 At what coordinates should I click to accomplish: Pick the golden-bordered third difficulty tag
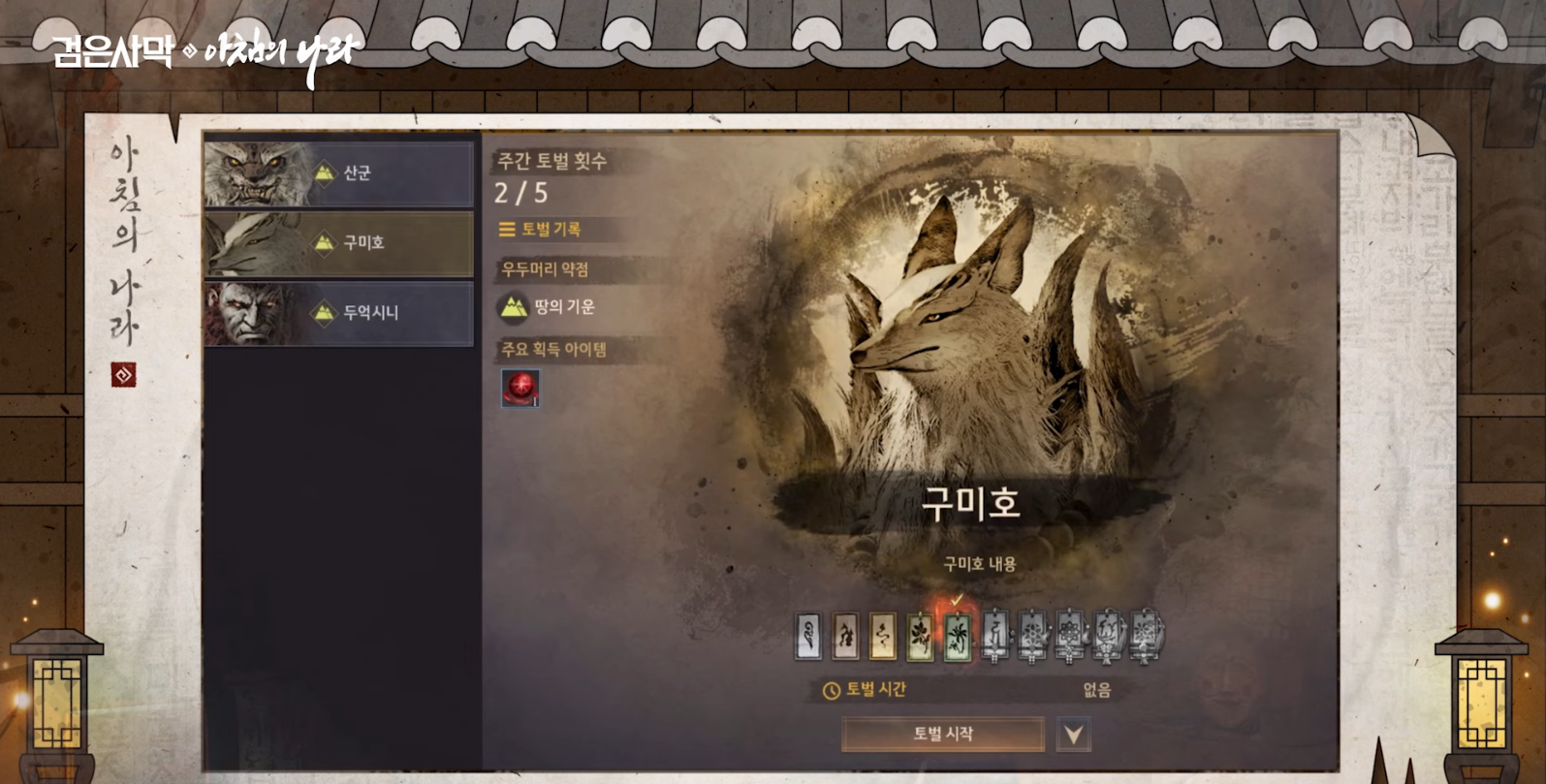tap(882, 637)
